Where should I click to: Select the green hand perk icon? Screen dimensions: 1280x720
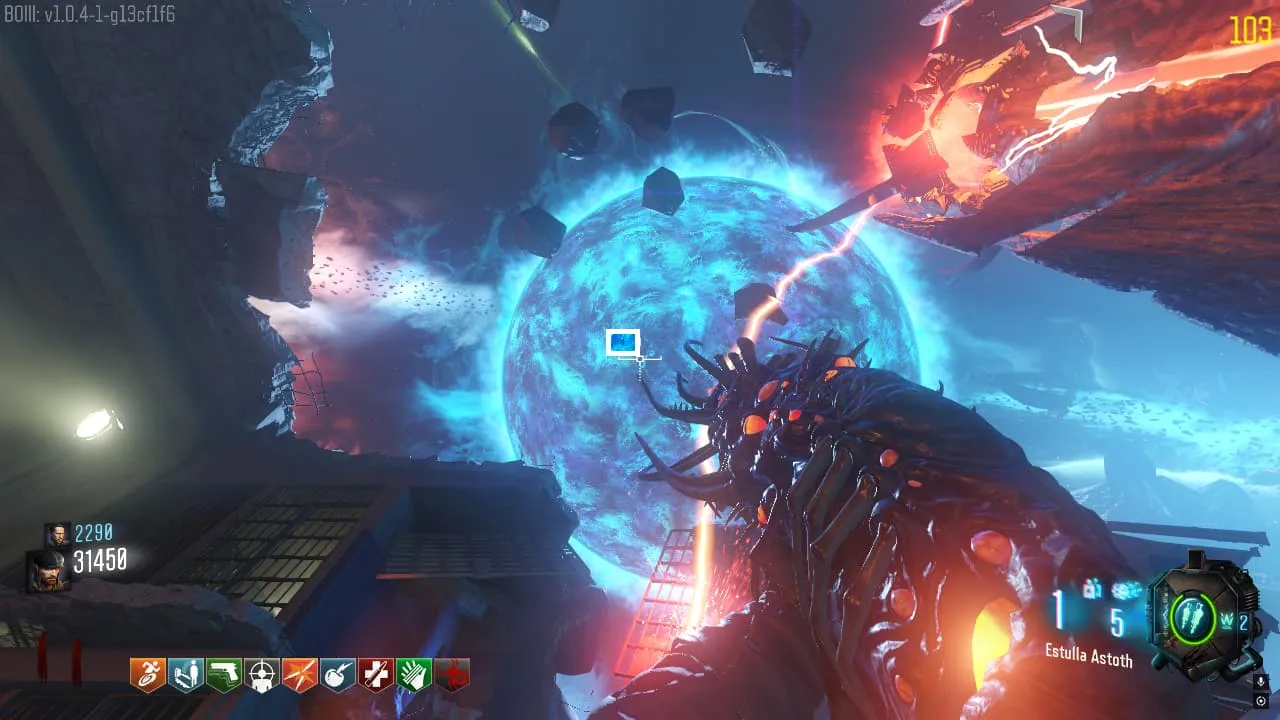413,675
